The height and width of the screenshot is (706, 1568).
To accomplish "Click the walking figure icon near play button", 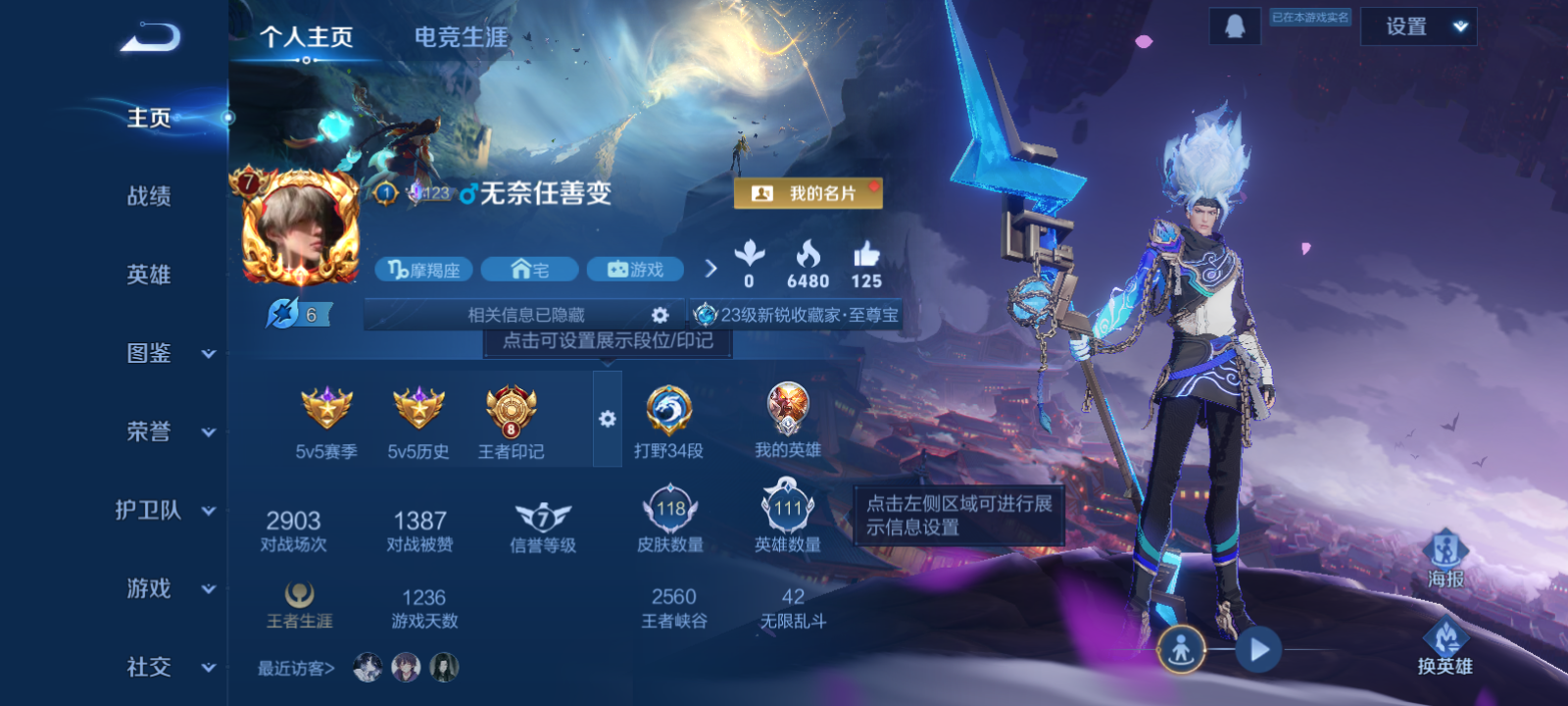I will click(1182, 649).
